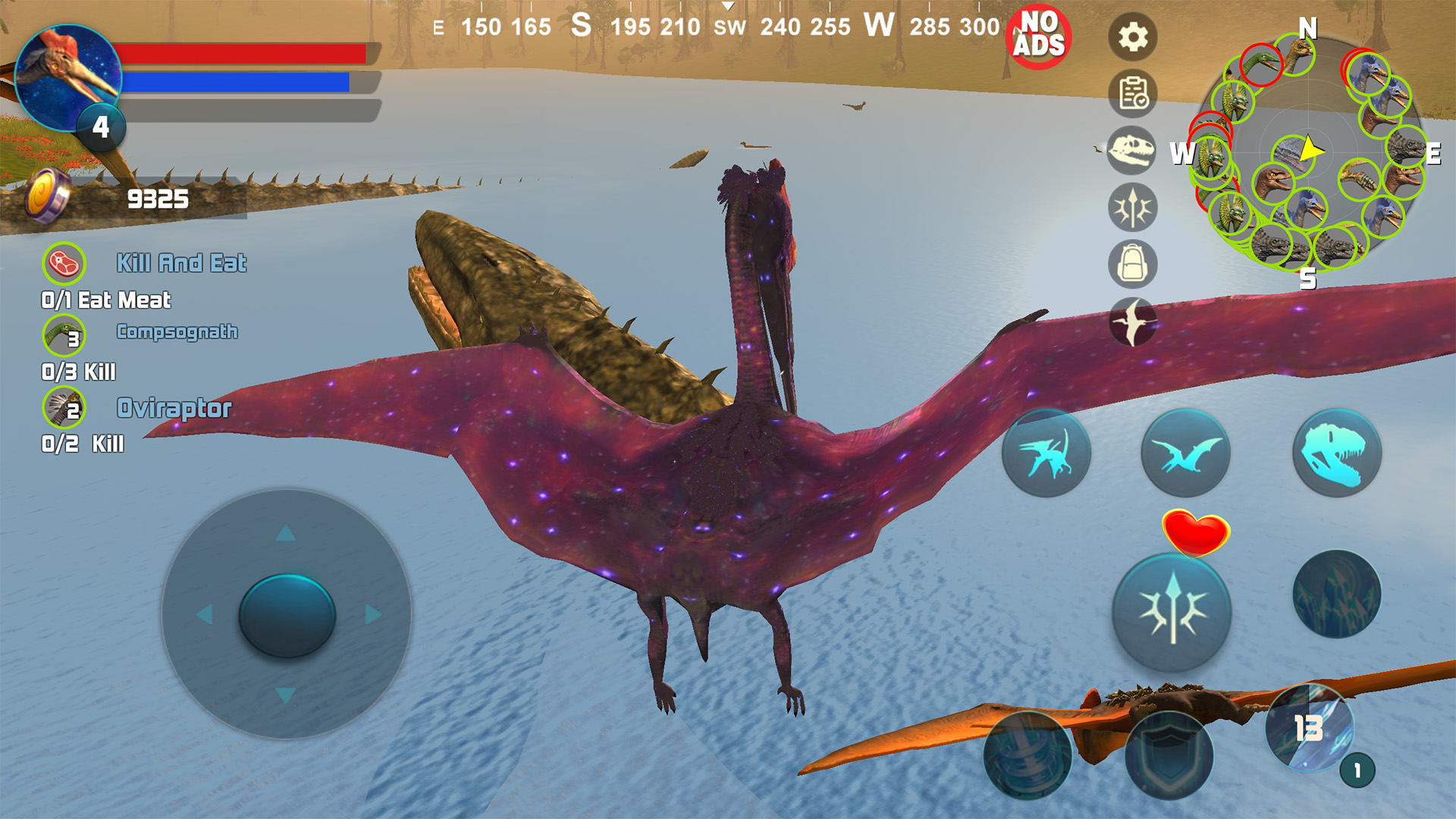Viewport: 1456px width, 819px height.
Task: Tap the level 4 player portrait
Action: [x=68, y=80]
